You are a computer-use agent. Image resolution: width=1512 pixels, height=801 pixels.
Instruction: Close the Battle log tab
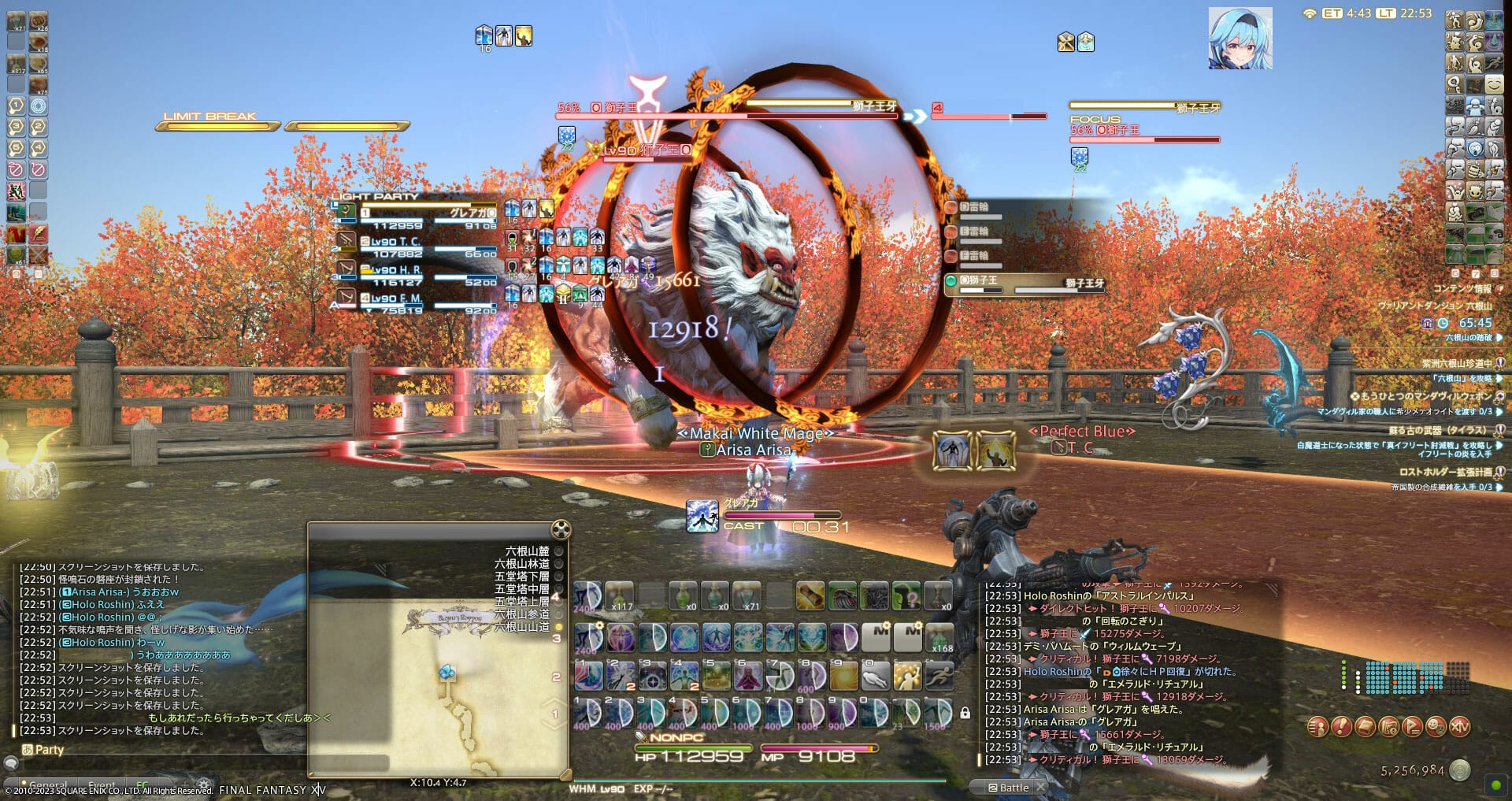point(1040,787)
